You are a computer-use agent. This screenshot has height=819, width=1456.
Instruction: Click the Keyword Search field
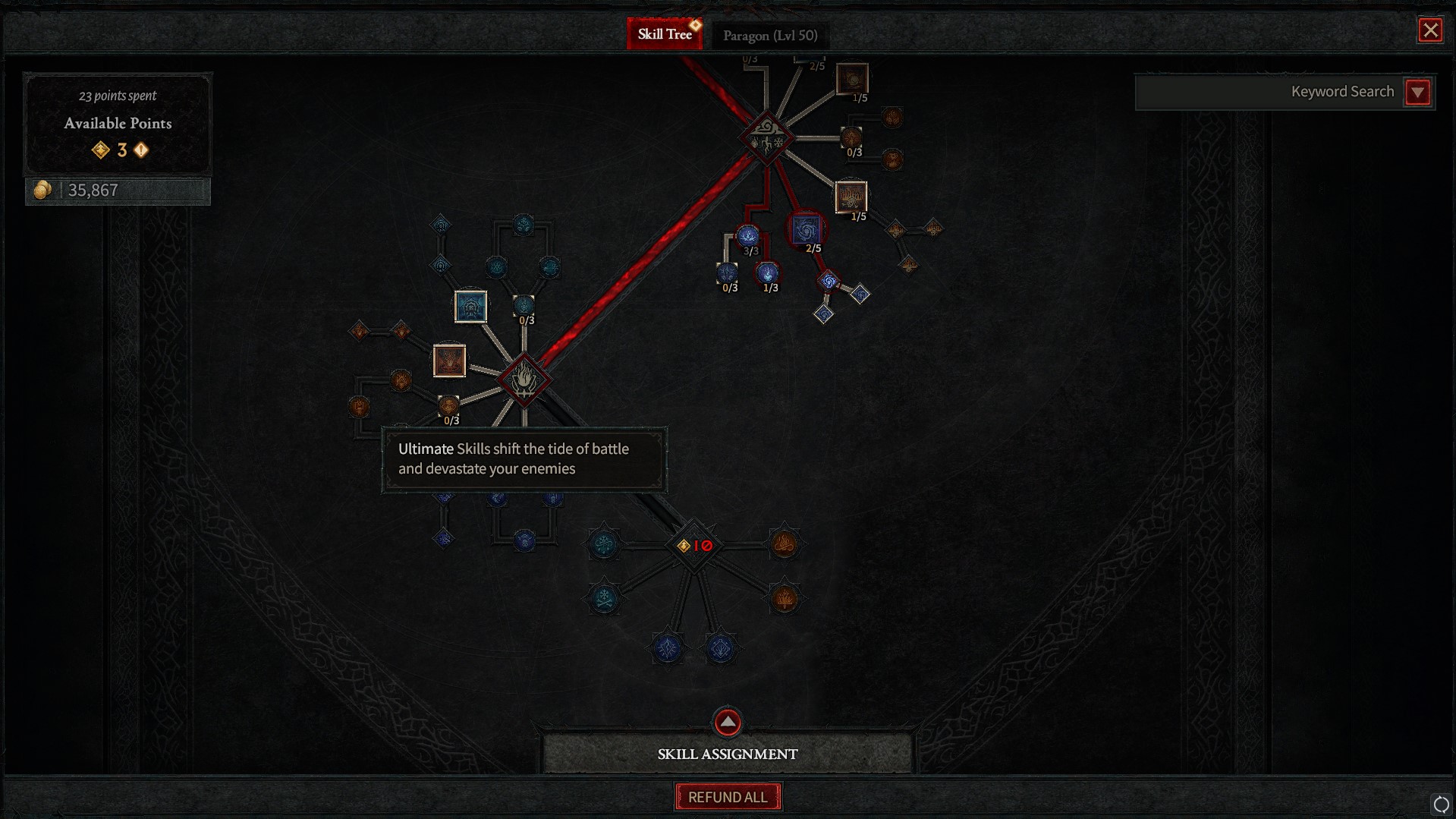[x=1269, y=92]
